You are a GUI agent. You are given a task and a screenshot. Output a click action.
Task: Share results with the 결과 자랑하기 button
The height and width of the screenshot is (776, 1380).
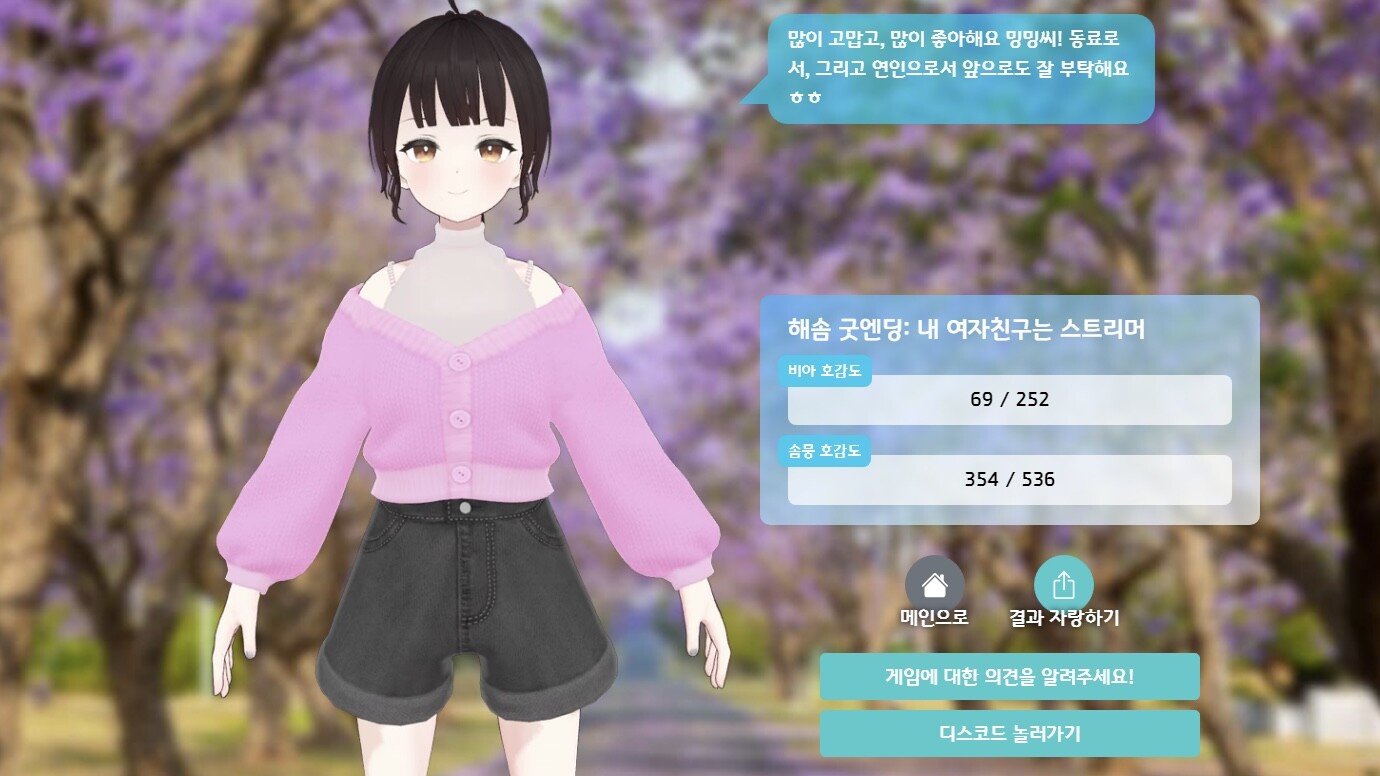(x=1063, y=585)
